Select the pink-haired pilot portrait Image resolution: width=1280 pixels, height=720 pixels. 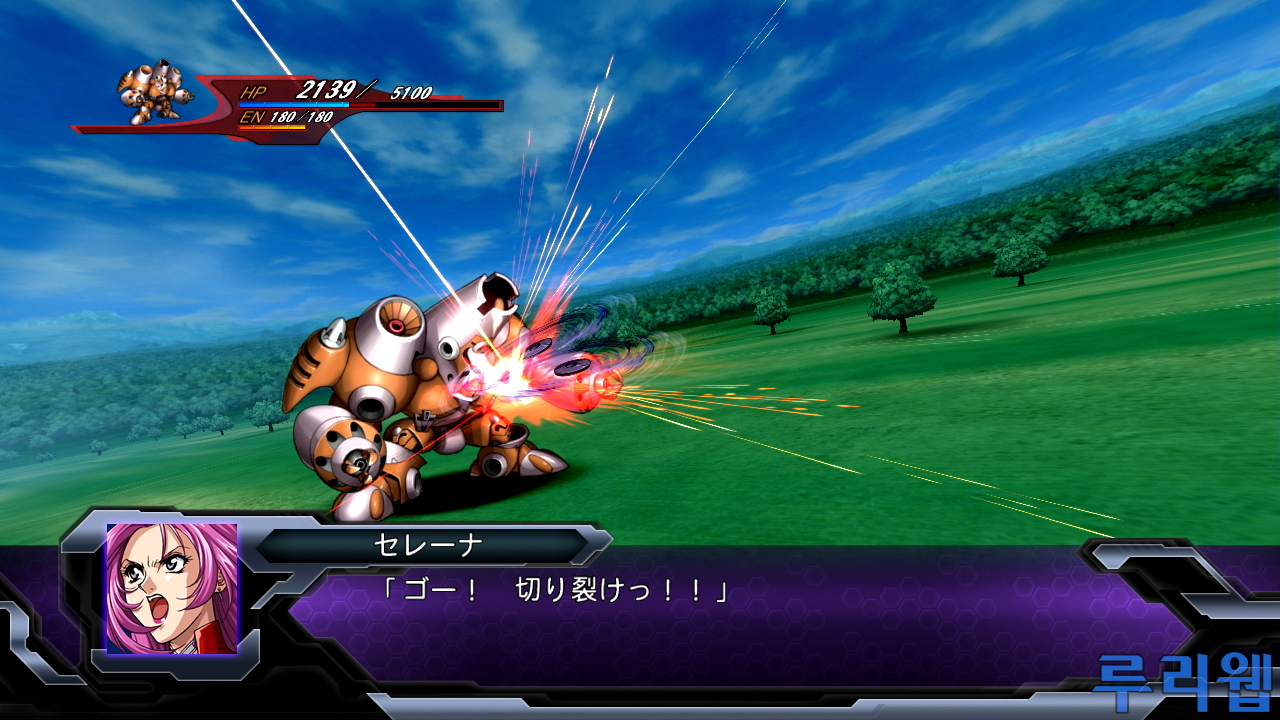172,588
